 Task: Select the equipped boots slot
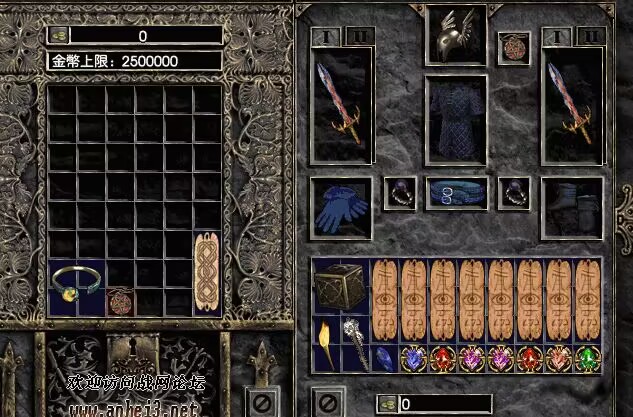coord(571,208)
